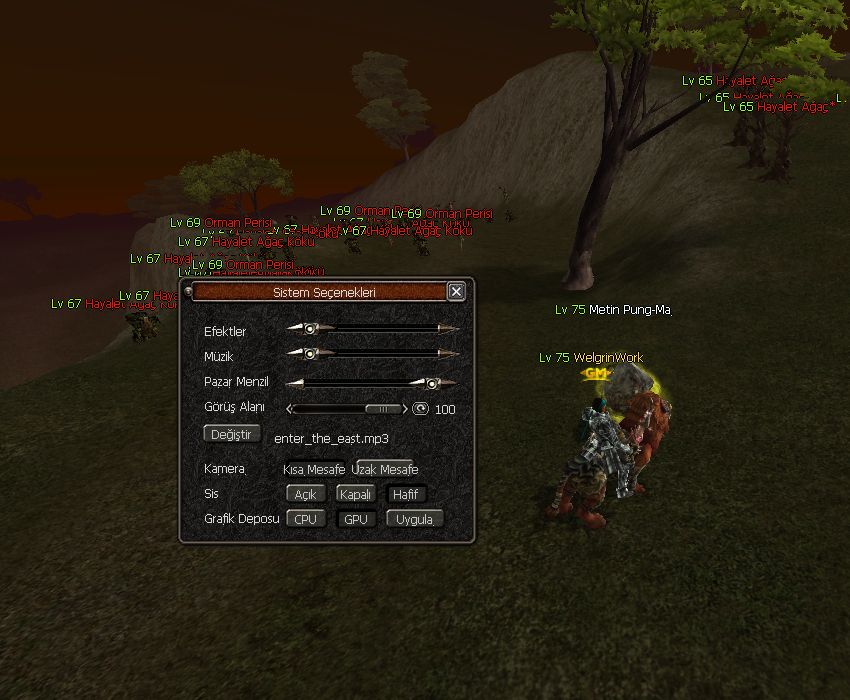Click the Görüş Alanı right arrow
Screen dimensions: 850x700
pyautogui.click(x=405, y=408)
